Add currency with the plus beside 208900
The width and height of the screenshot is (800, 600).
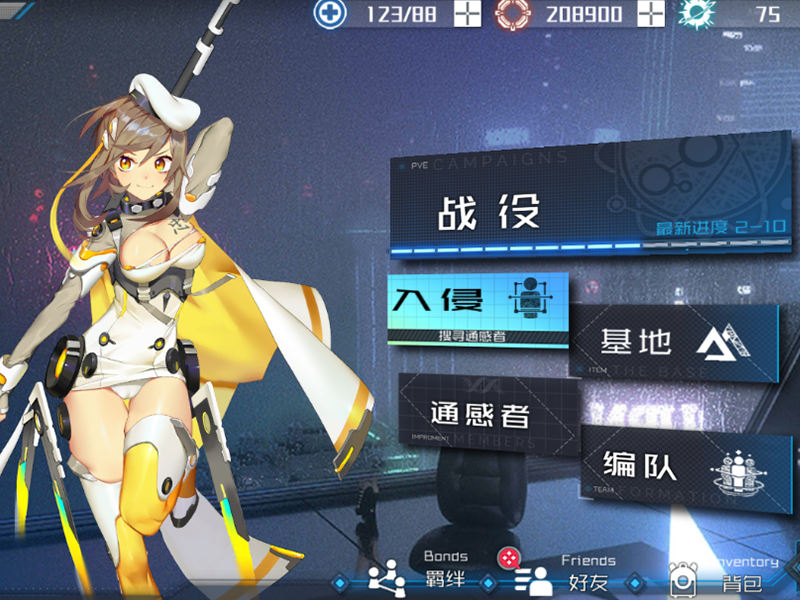pos(651,14)
